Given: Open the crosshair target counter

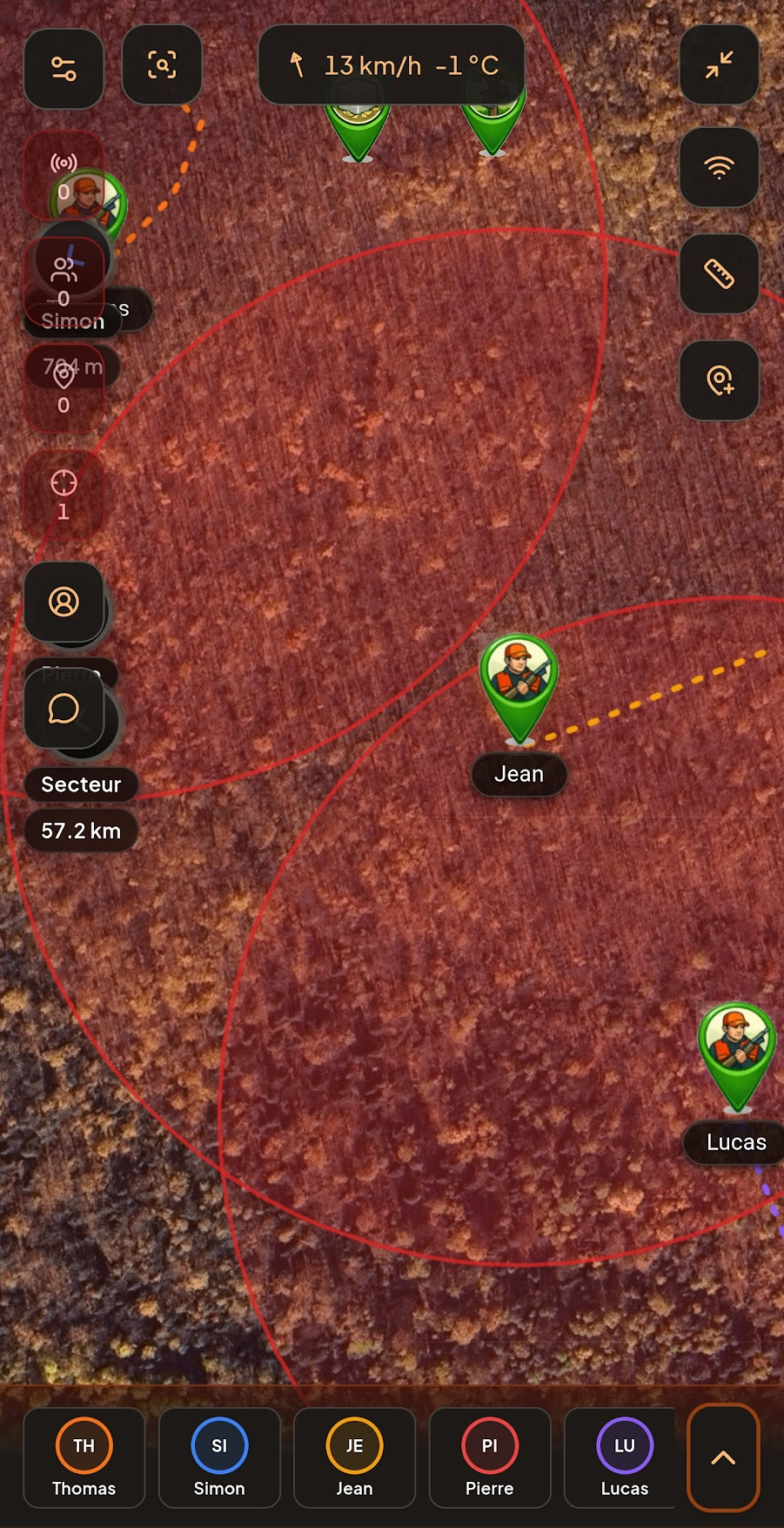Looking at the screenshot, I should (x=64, y=495).
